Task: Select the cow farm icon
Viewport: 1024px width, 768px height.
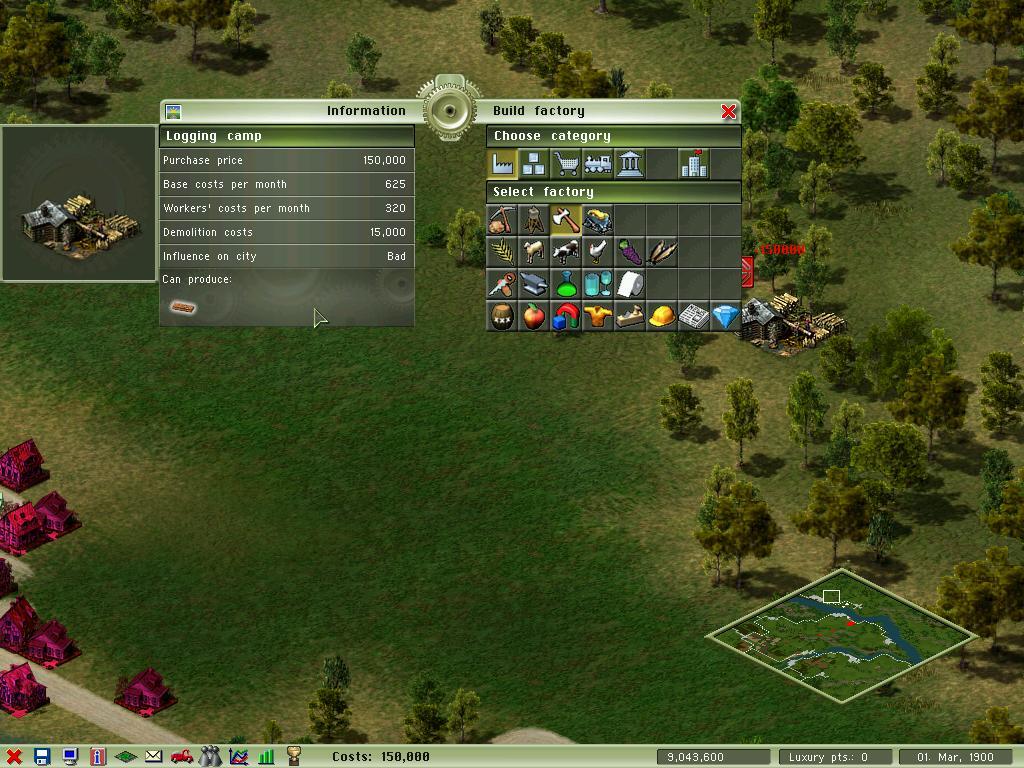Action: point(566,252)
